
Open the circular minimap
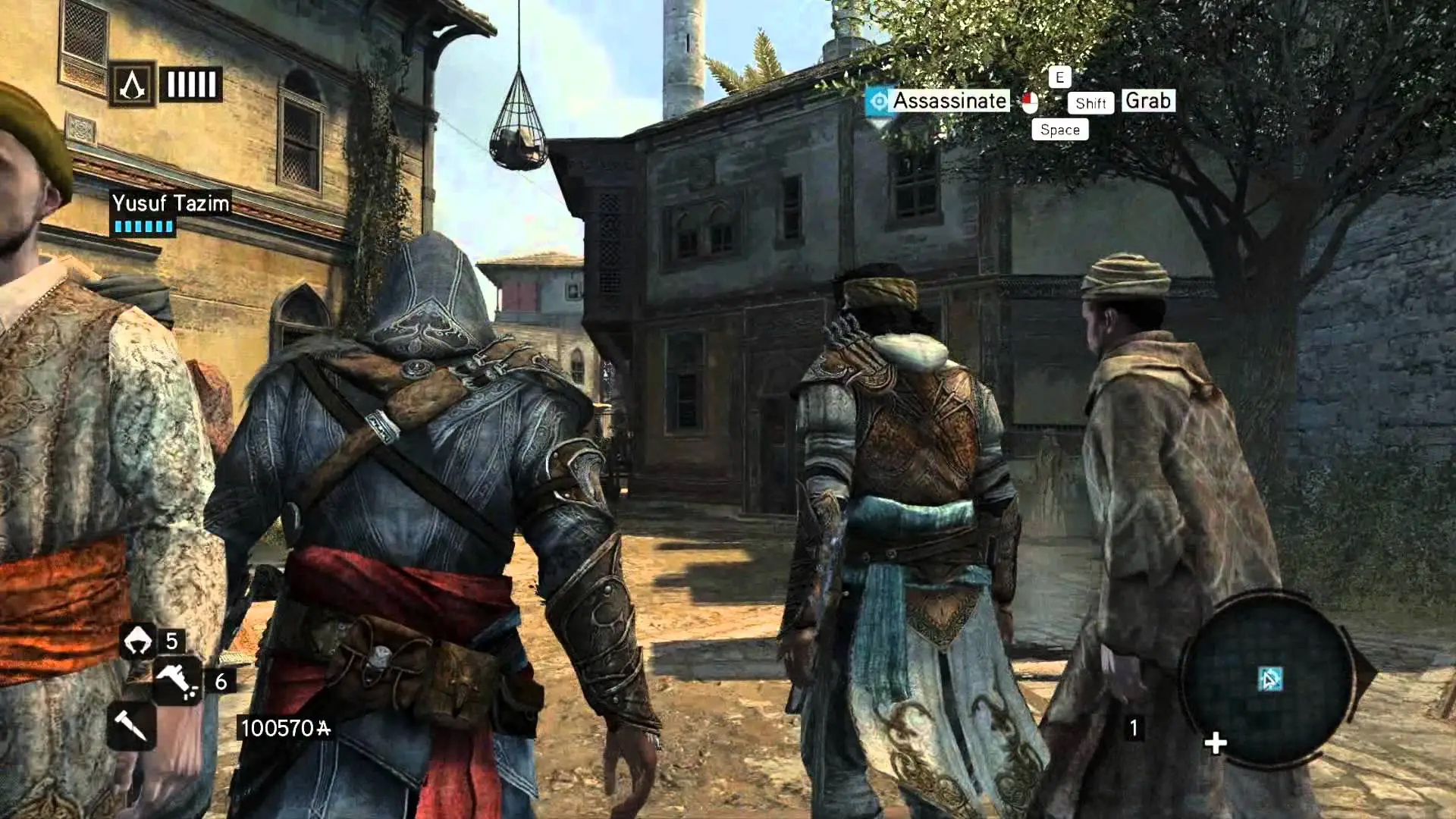[1268, 679]
